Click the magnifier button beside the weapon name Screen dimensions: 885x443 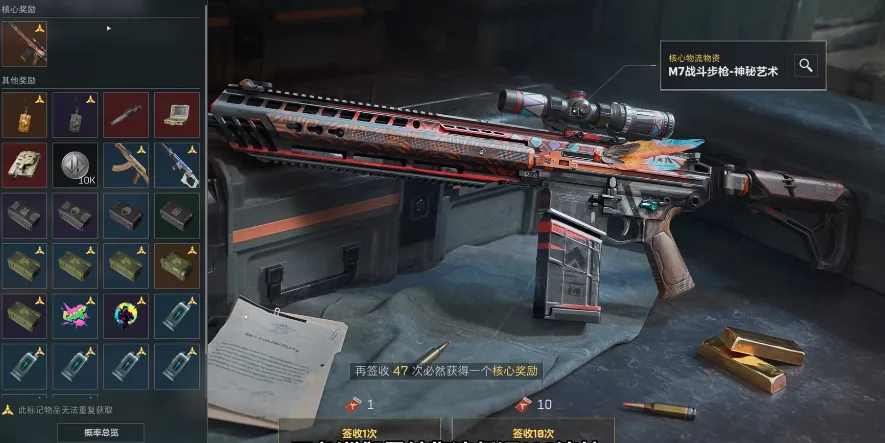pos(805,66)
